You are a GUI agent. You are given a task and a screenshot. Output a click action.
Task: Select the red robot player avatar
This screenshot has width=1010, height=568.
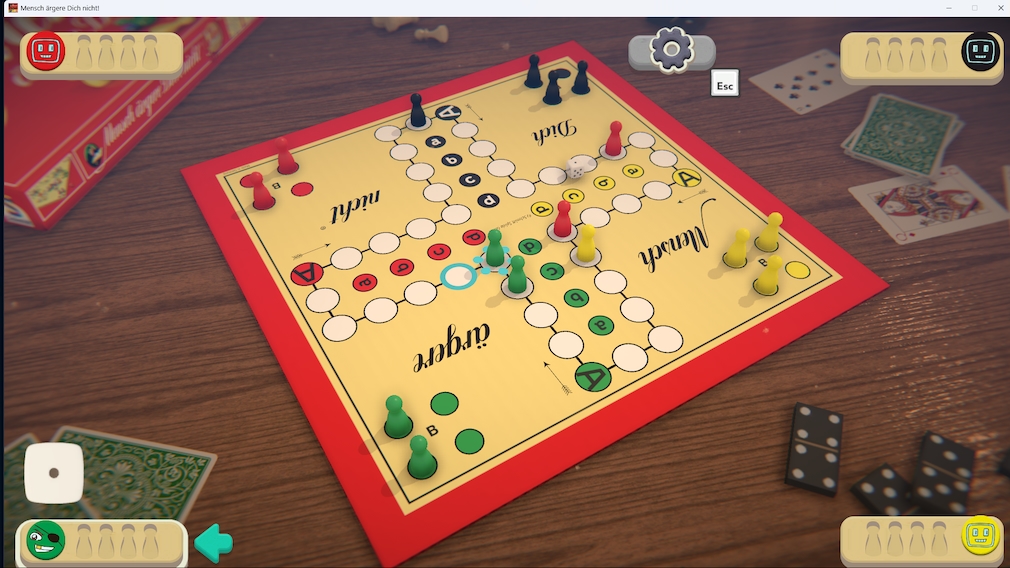tap(46, 51)
